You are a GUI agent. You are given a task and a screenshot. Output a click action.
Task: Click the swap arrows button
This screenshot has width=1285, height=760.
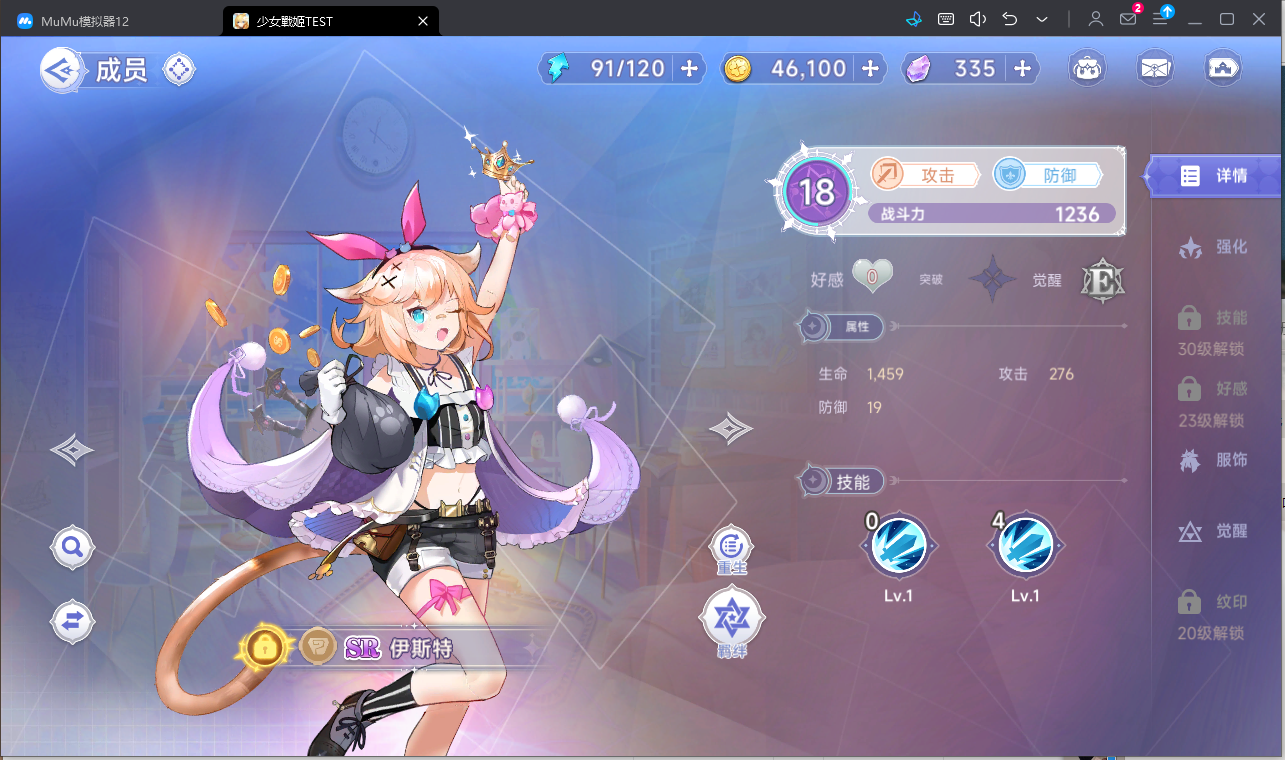[73, 622]
